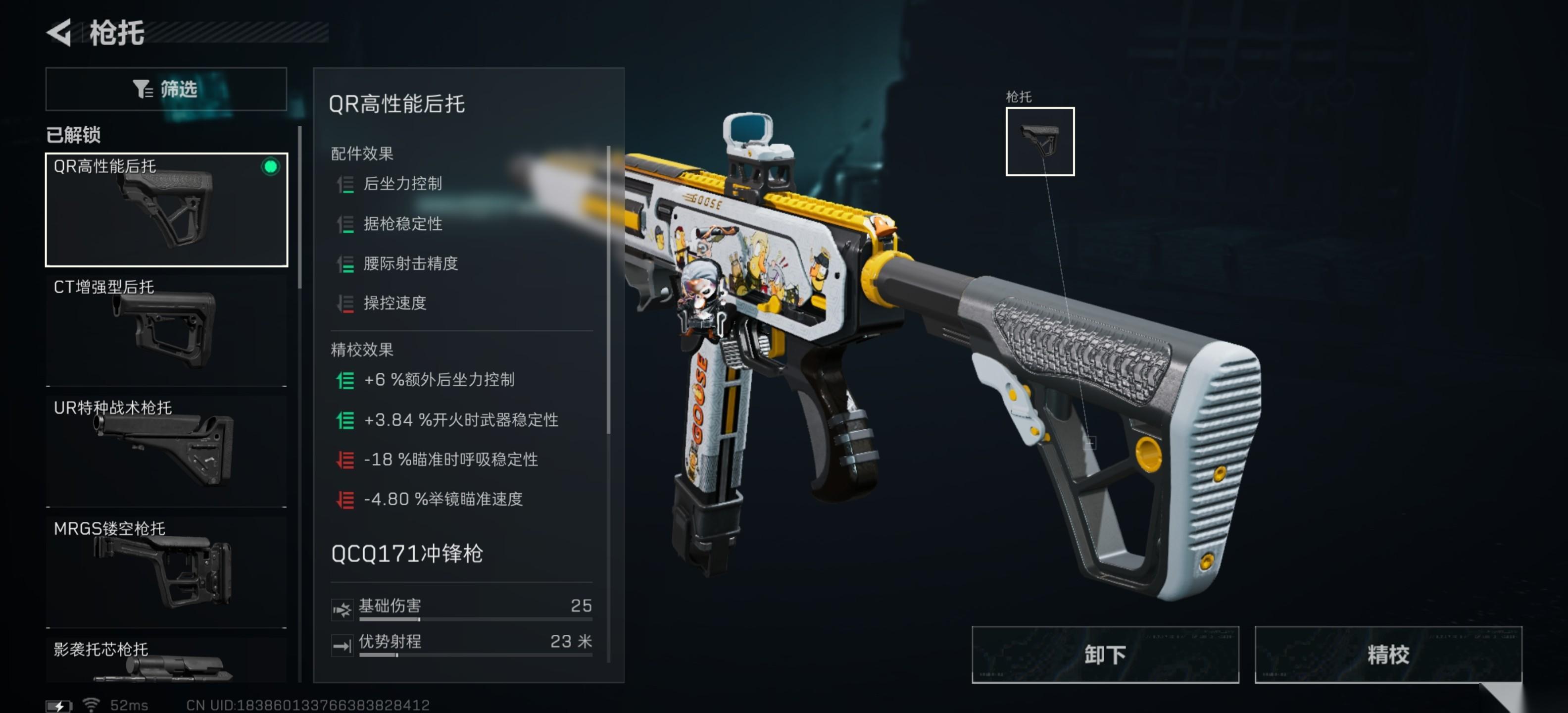
Task: Choose the CT增强型后托 stock
Action: 166,330
